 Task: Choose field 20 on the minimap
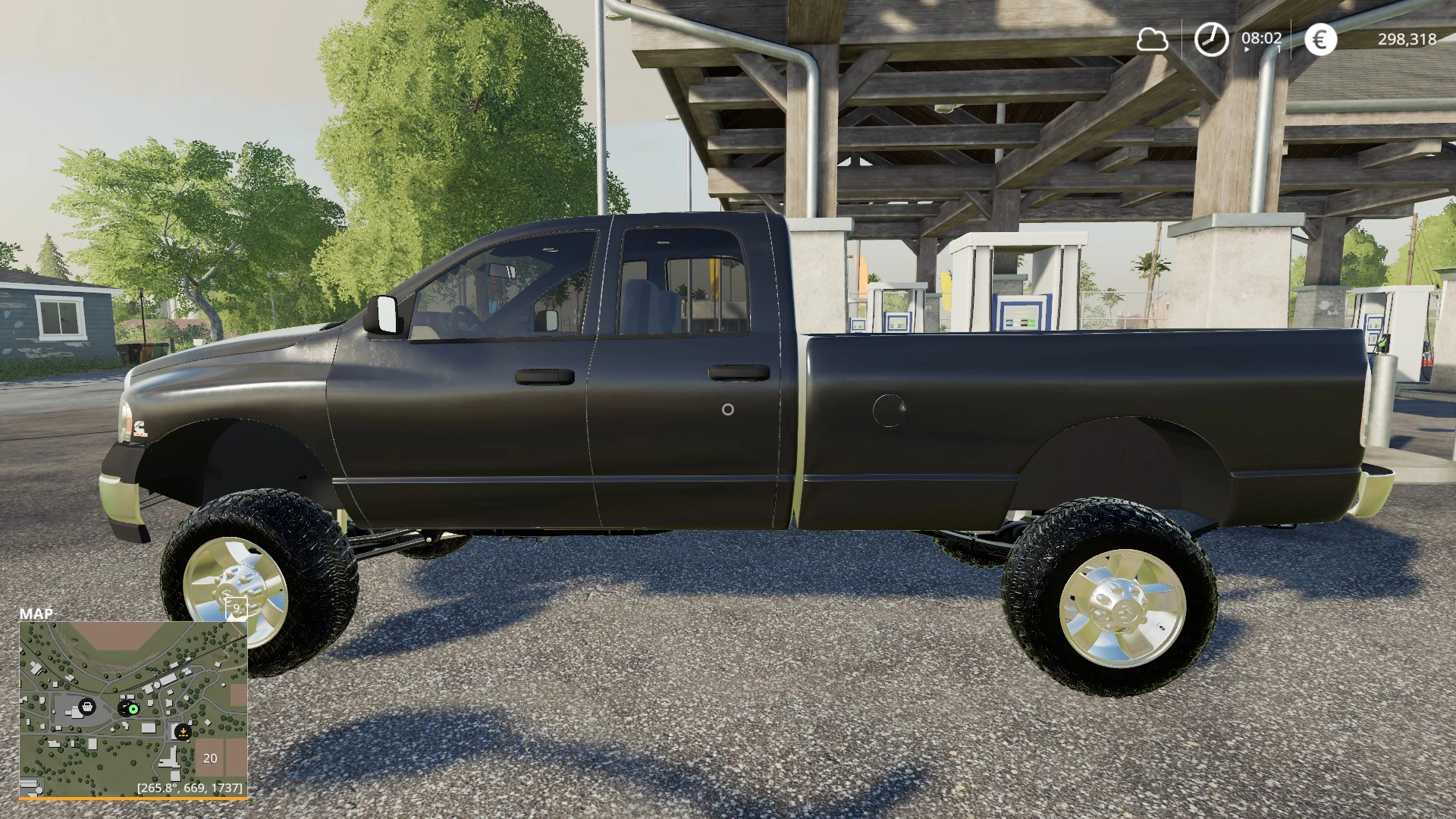[x=210, y=758]
